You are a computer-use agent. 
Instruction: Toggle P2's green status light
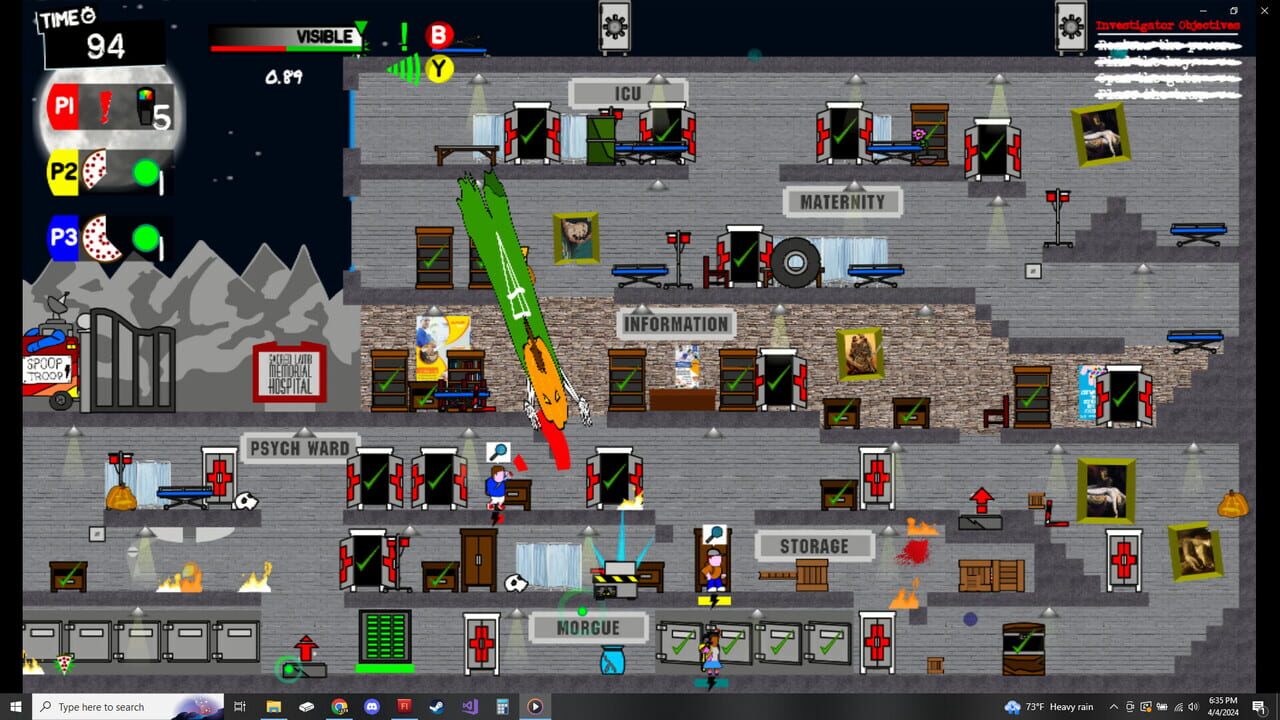(145, 173)
